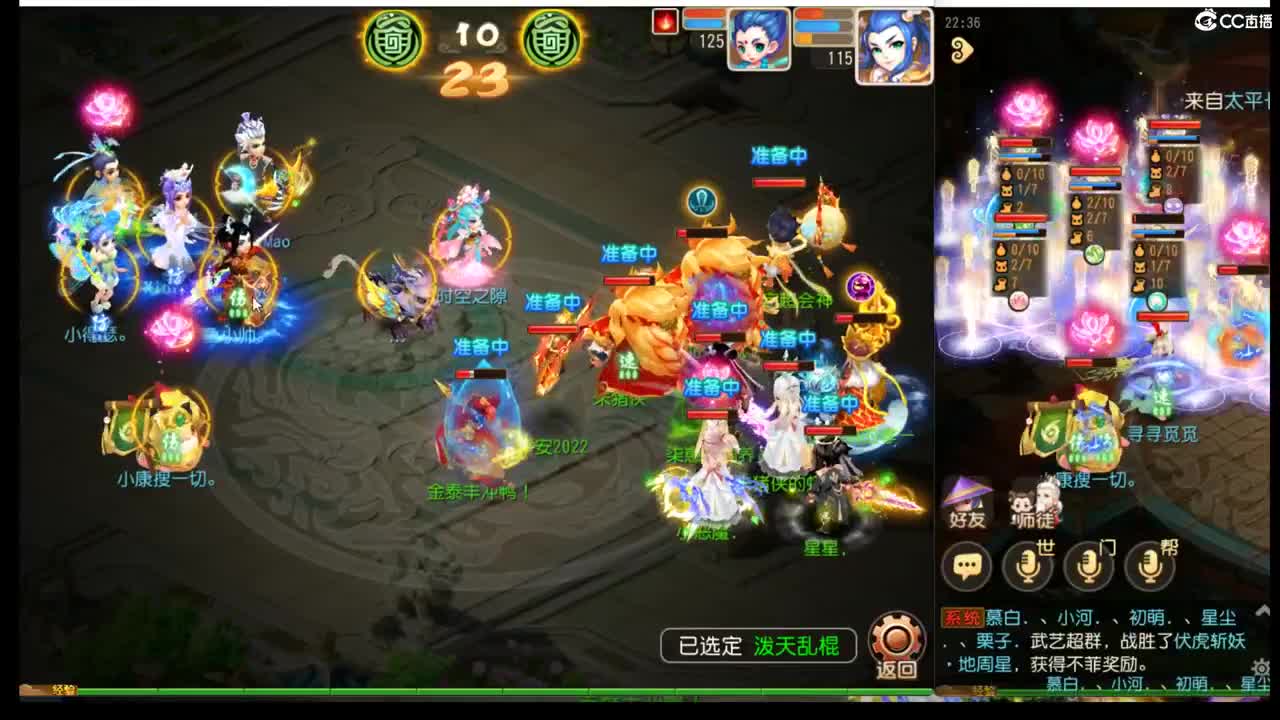Click the fire buff icon near portraits
Screen dimensions: 1280x720
click(667, 20)
